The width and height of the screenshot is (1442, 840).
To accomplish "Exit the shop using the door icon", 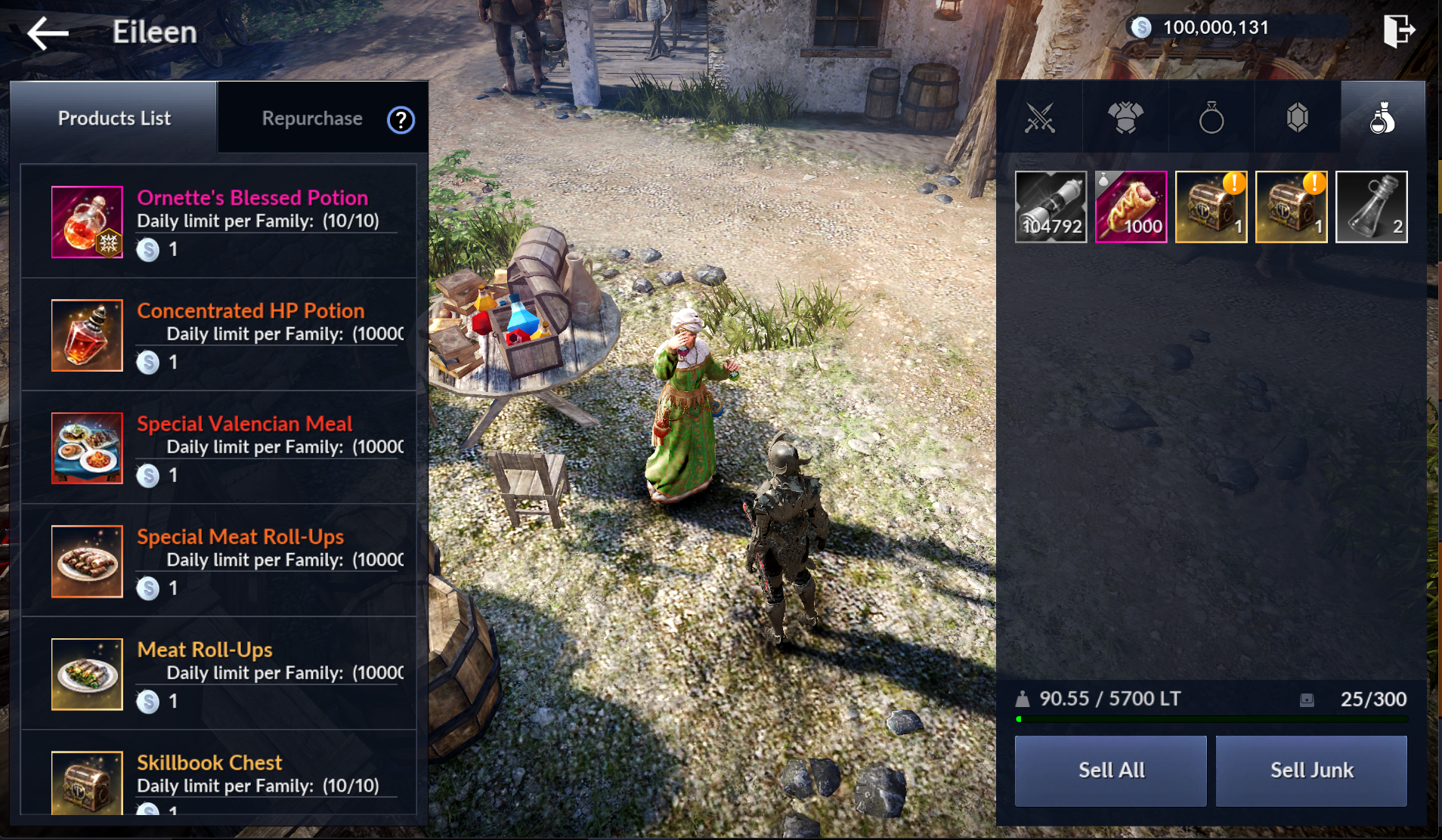I will pos(1398,32).
